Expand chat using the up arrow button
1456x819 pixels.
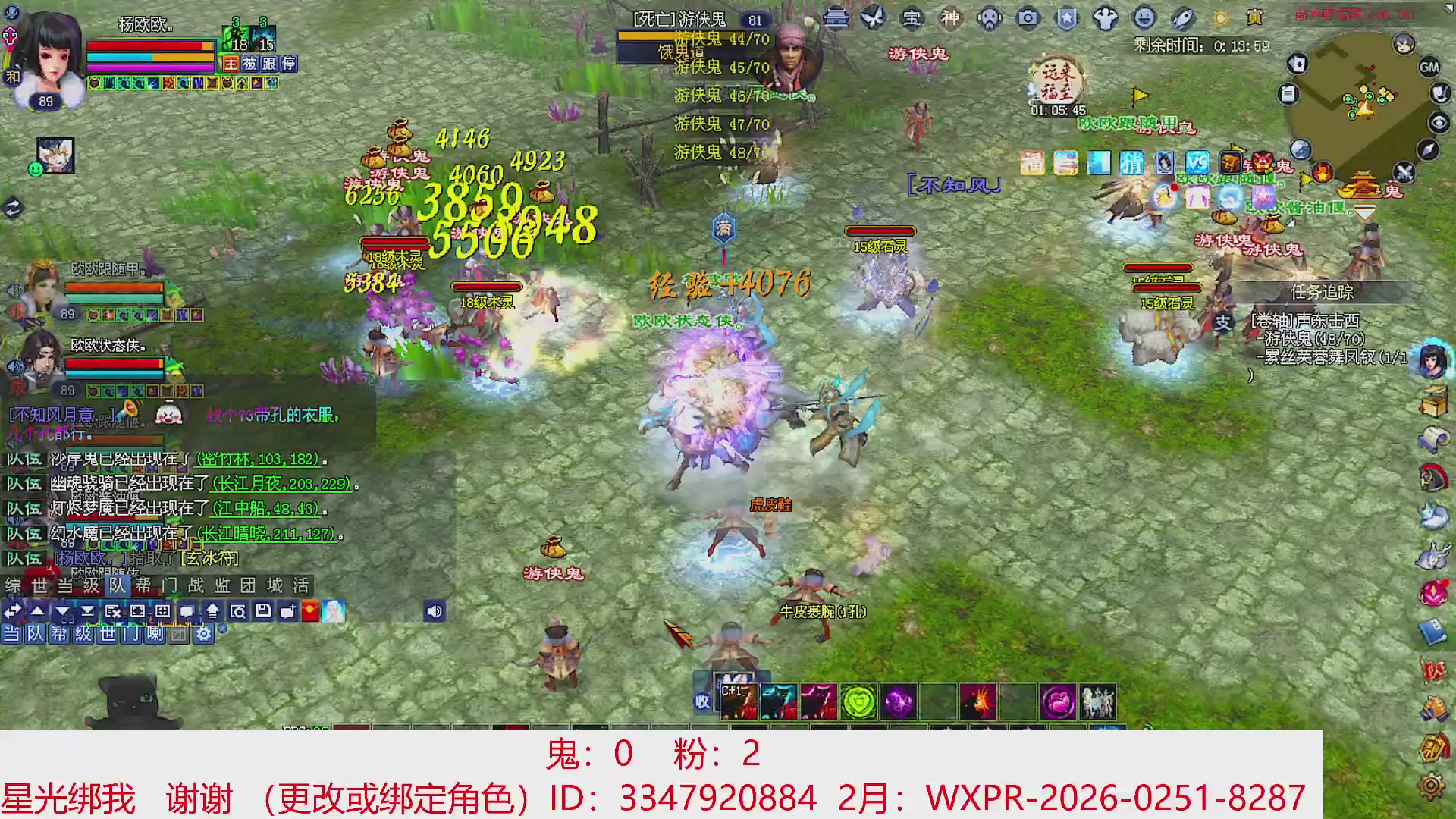pos(38,610)
